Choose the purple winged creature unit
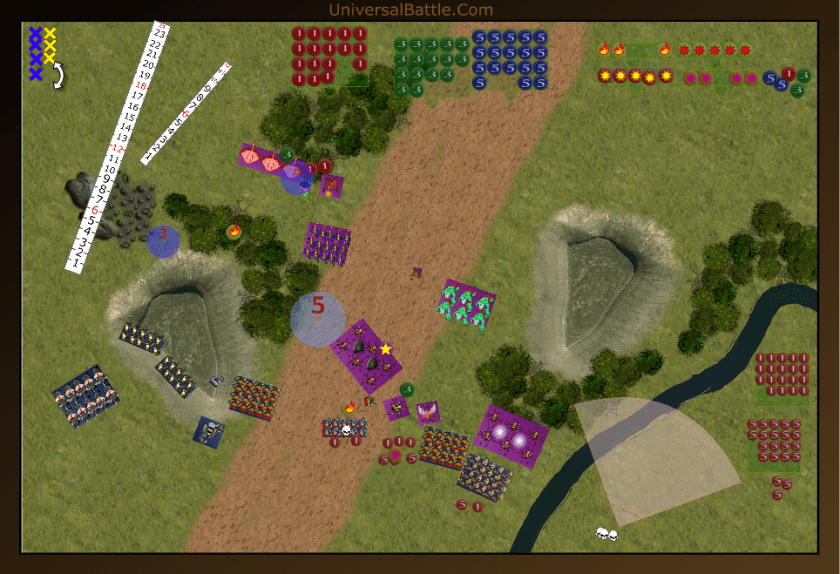Viewport: 840px width, 574px height. click(x=428, y=412)
